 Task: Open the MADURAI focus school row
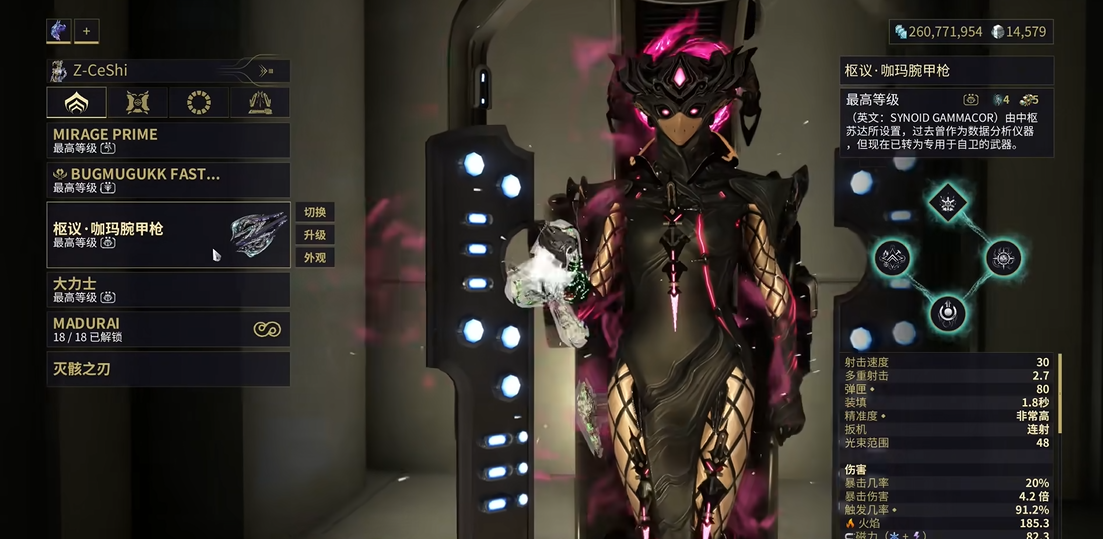click(x=168, y=329)
